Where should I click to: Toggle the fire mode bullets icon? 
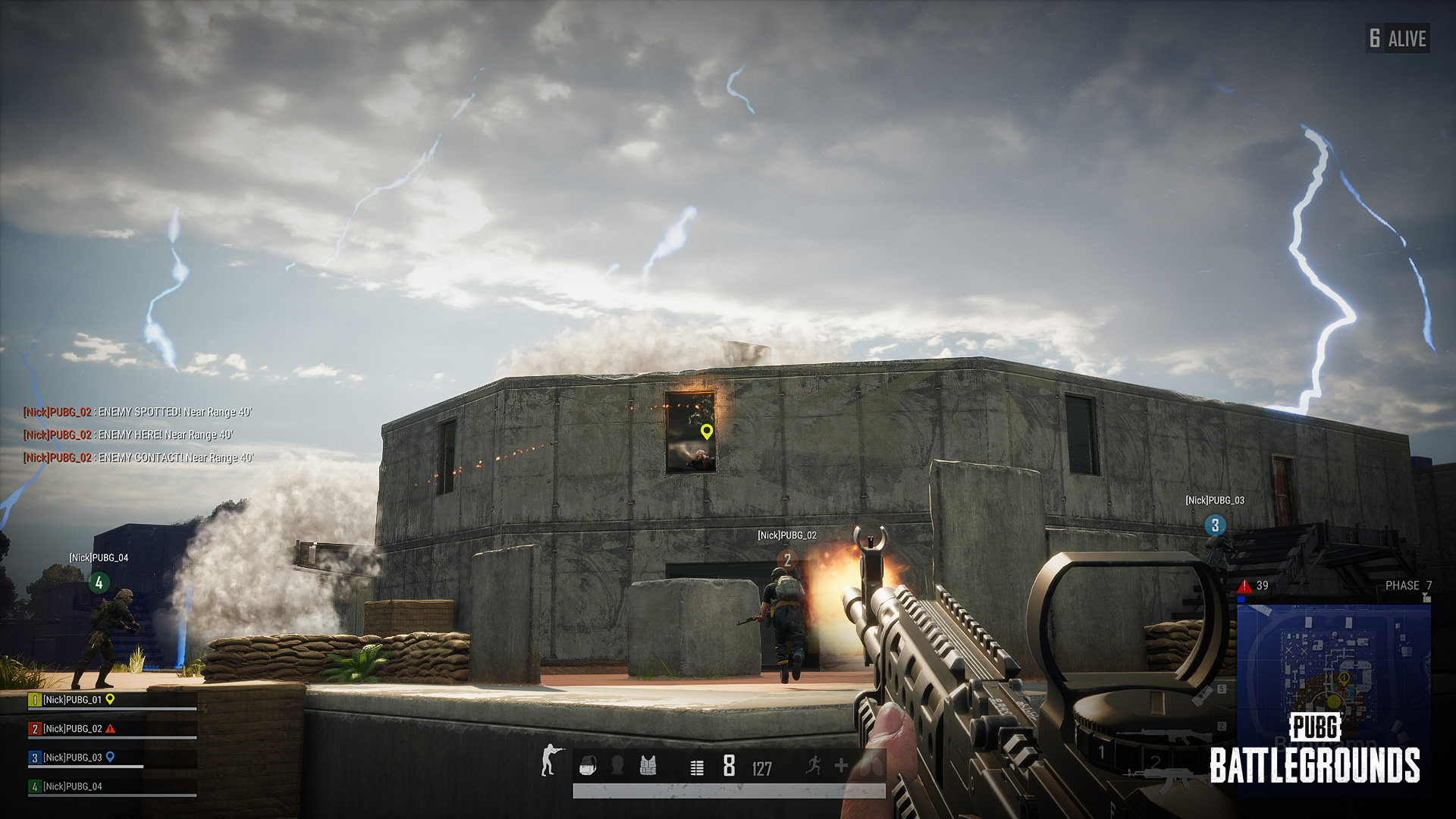point(697,768)
